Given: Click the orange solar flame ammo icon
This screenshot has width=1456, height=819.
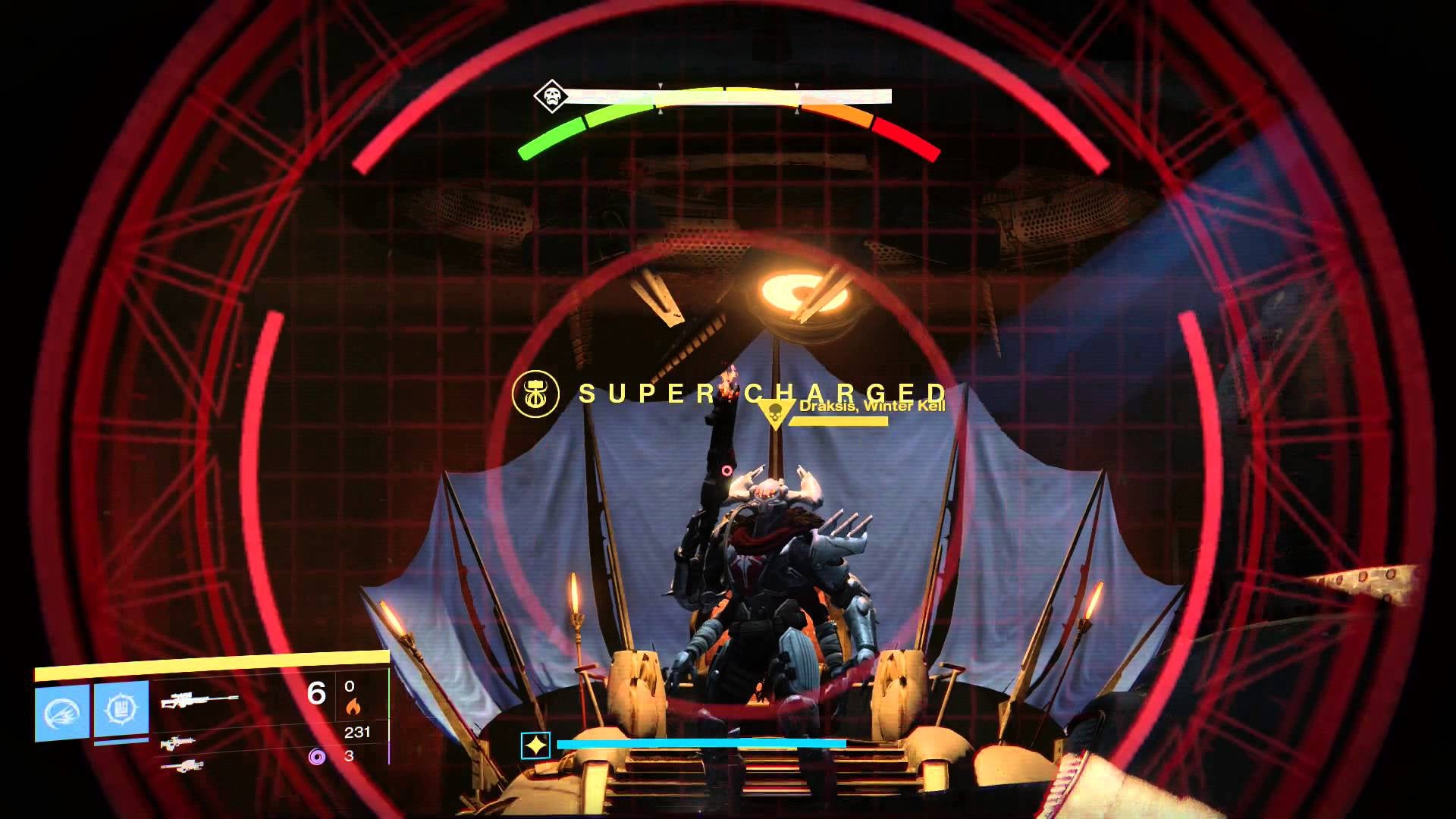Looking at the screenshot, I should (x=353, y=707).
